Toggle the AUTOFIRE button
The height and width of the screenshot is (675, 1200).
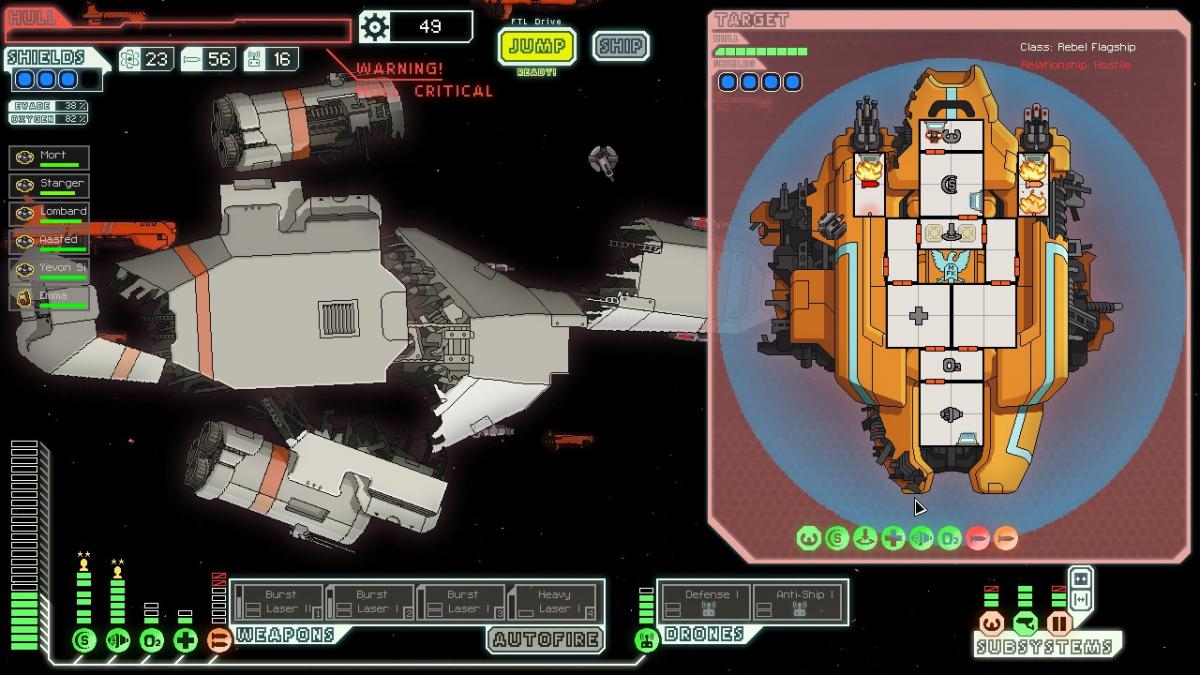[546, 639]
